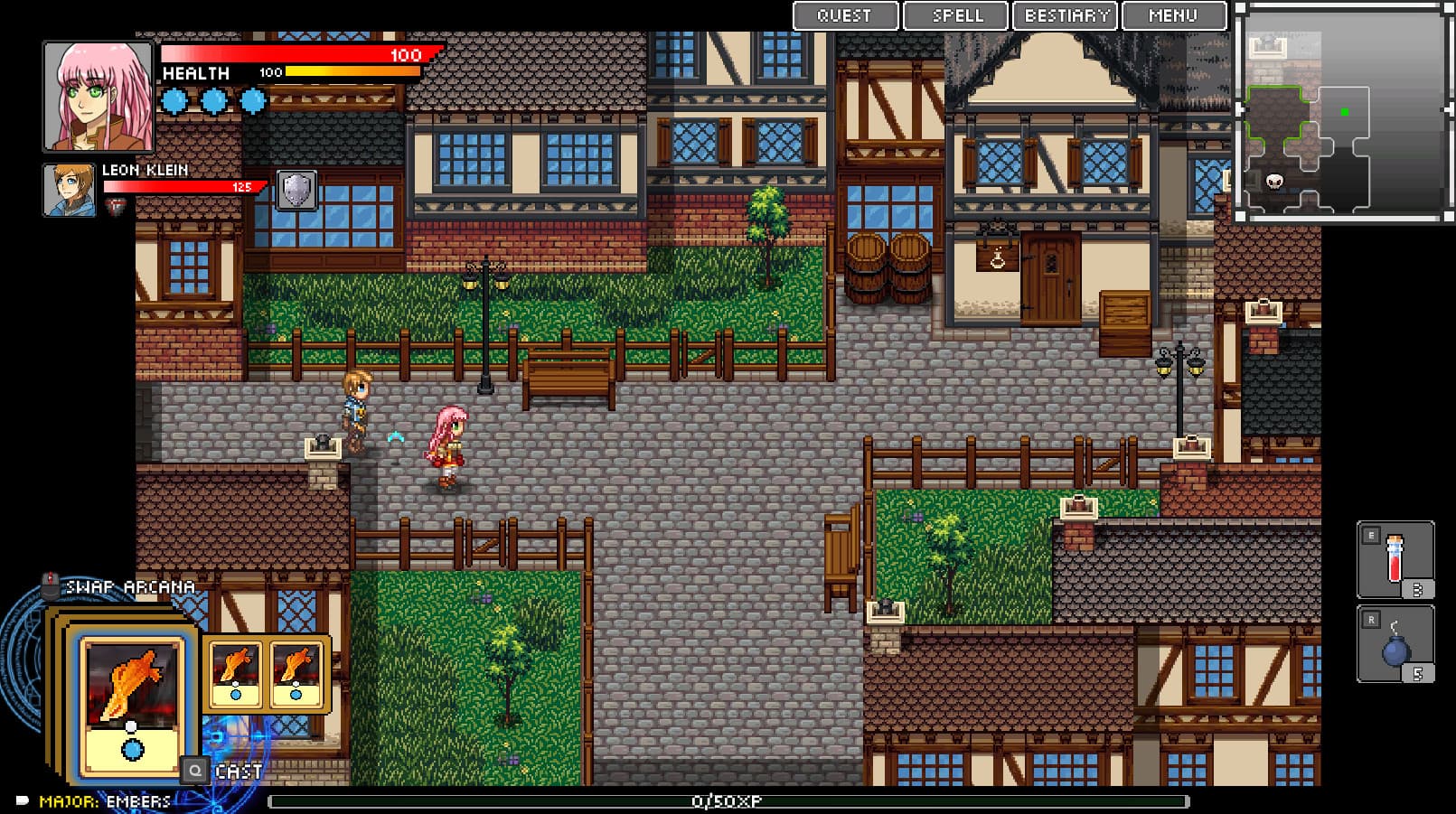Viewport: 1456px width, 814px height.
Task: Click the green player marker on minimap
Action: (x=1346, y=110)
